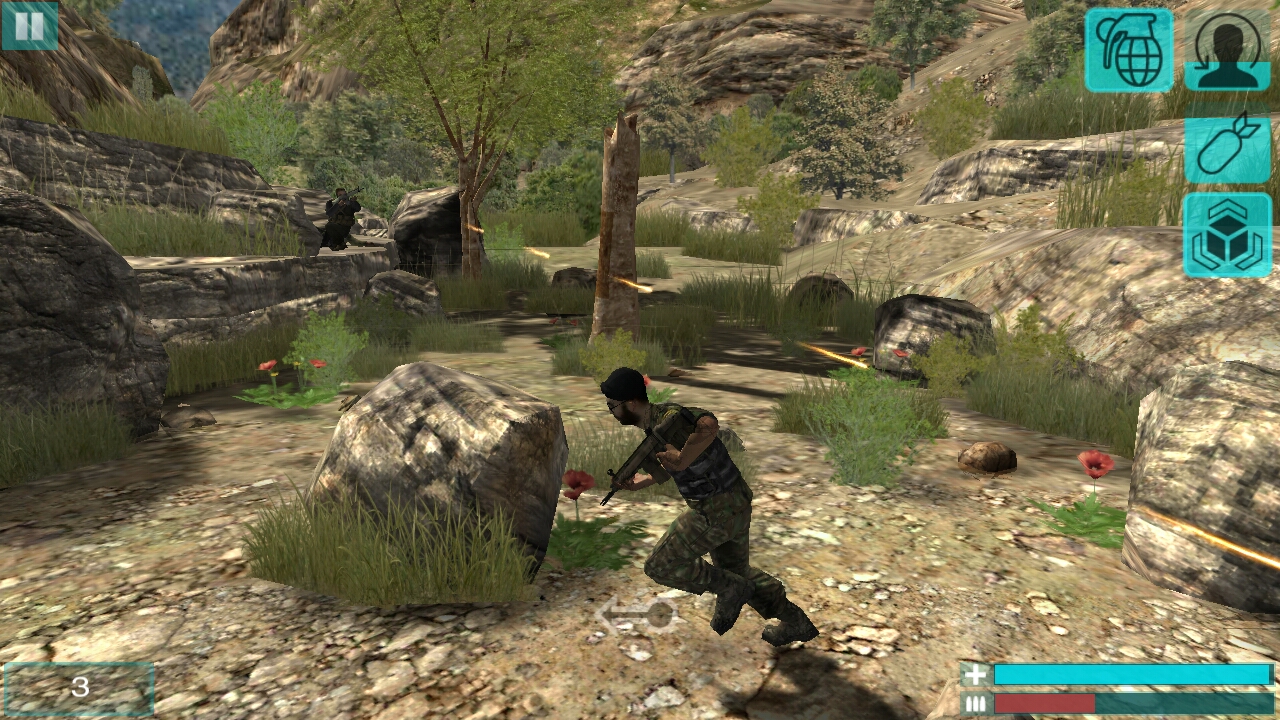Tap the supply crate cube icon

[x=1227, y=235]
